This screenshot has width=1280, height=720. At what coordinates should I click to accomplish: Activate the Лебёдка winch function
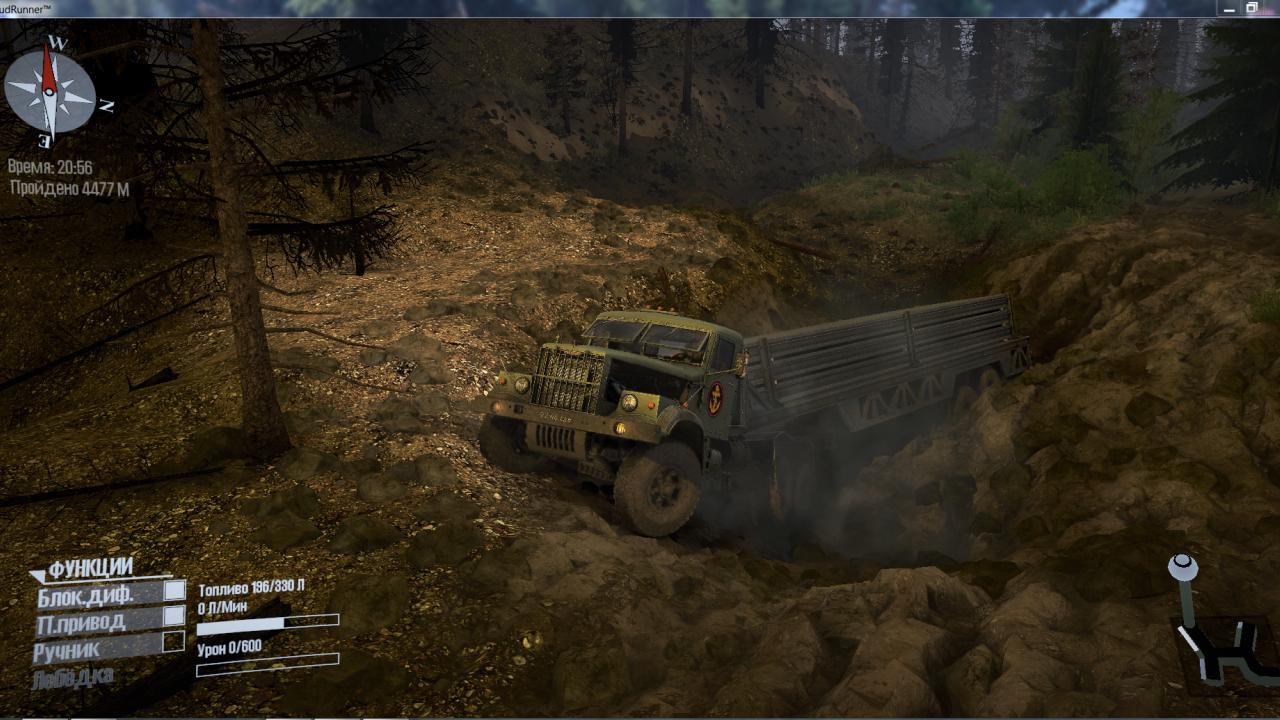[x=72, y=677]
